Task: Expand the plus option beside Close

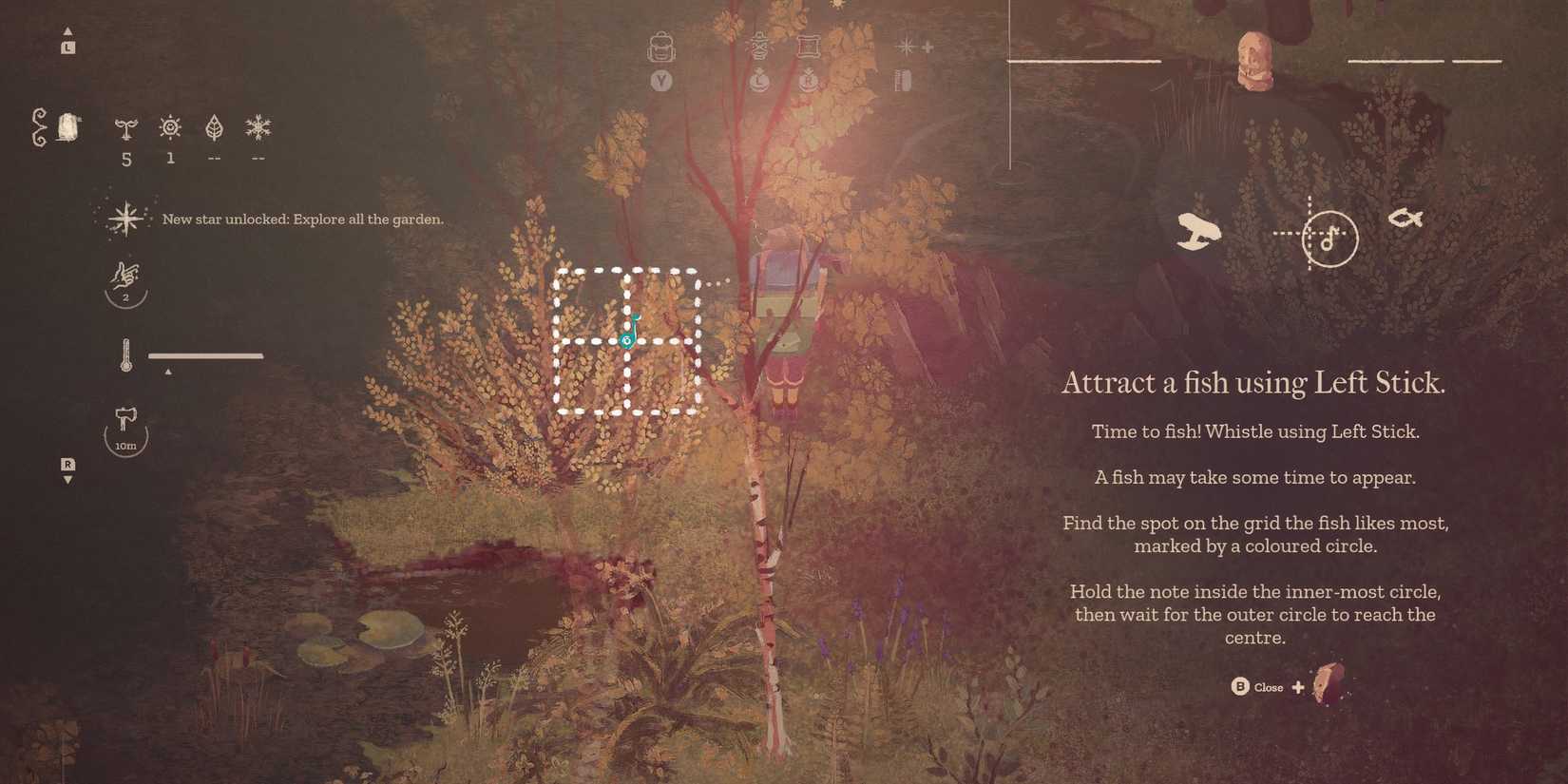Action: 1298,686
